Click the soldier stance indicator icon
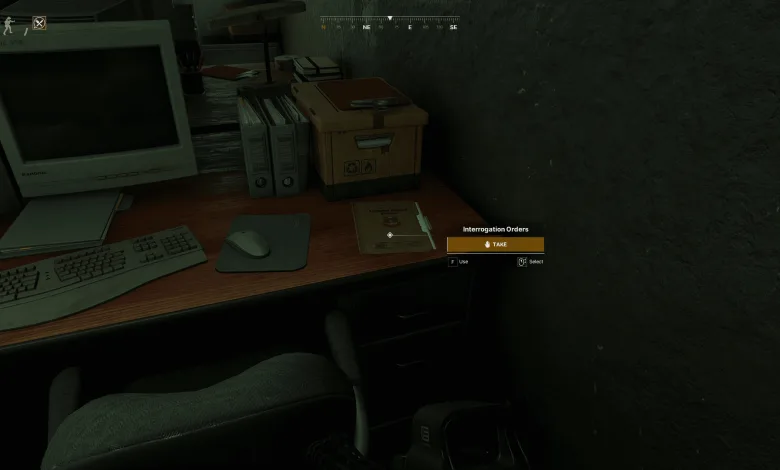Image resolution: width=780 pixels, height=470 pixels. click(10, 25)
